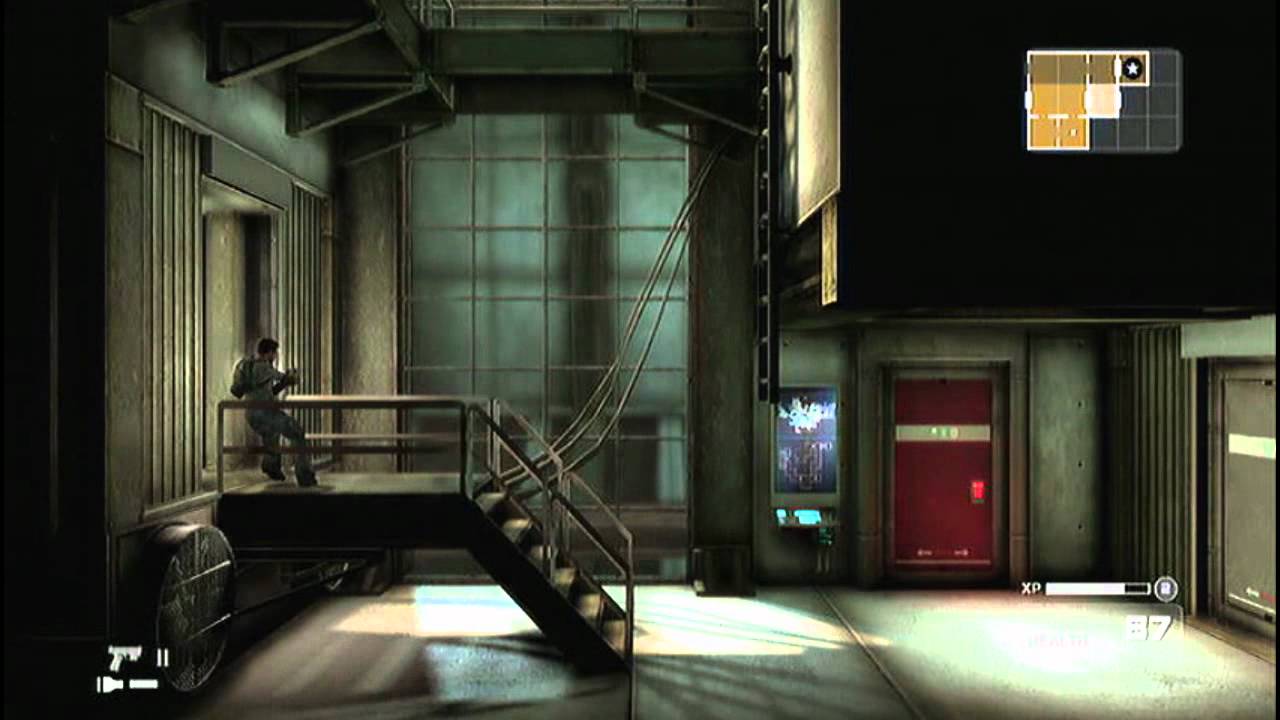The height and width of the screenshot is (720, 1280).
Task: Click the XP progress bar
Action: pyautogui.click(x=1095, y=587)
